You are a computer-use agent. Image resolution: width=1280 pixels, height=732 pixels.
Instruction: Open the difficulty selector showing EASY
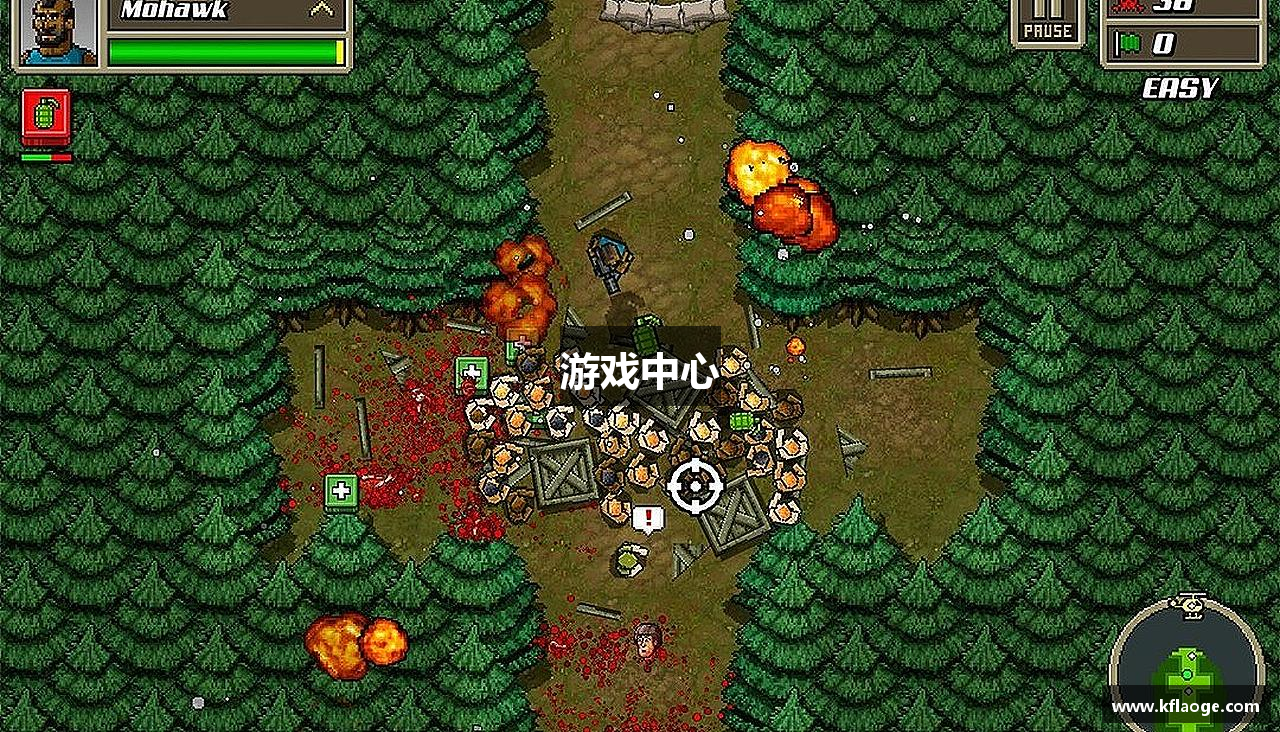point(1182,87)
